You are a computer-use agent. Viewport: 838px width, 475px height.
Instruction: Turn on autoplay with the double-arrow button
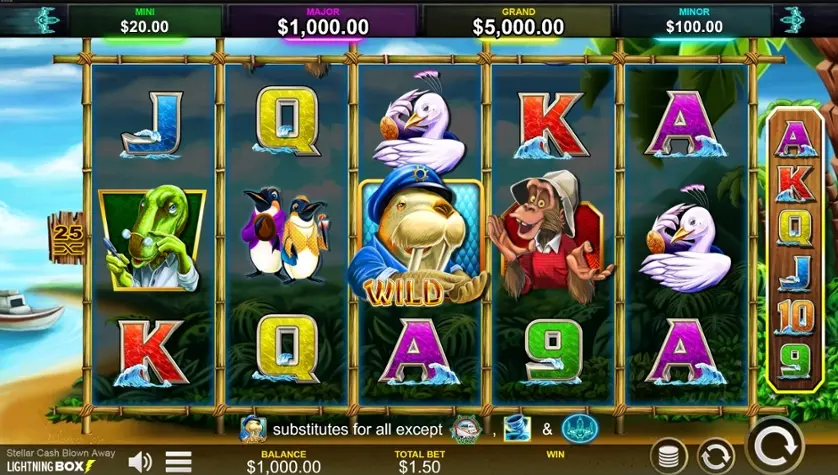point(714,455)
